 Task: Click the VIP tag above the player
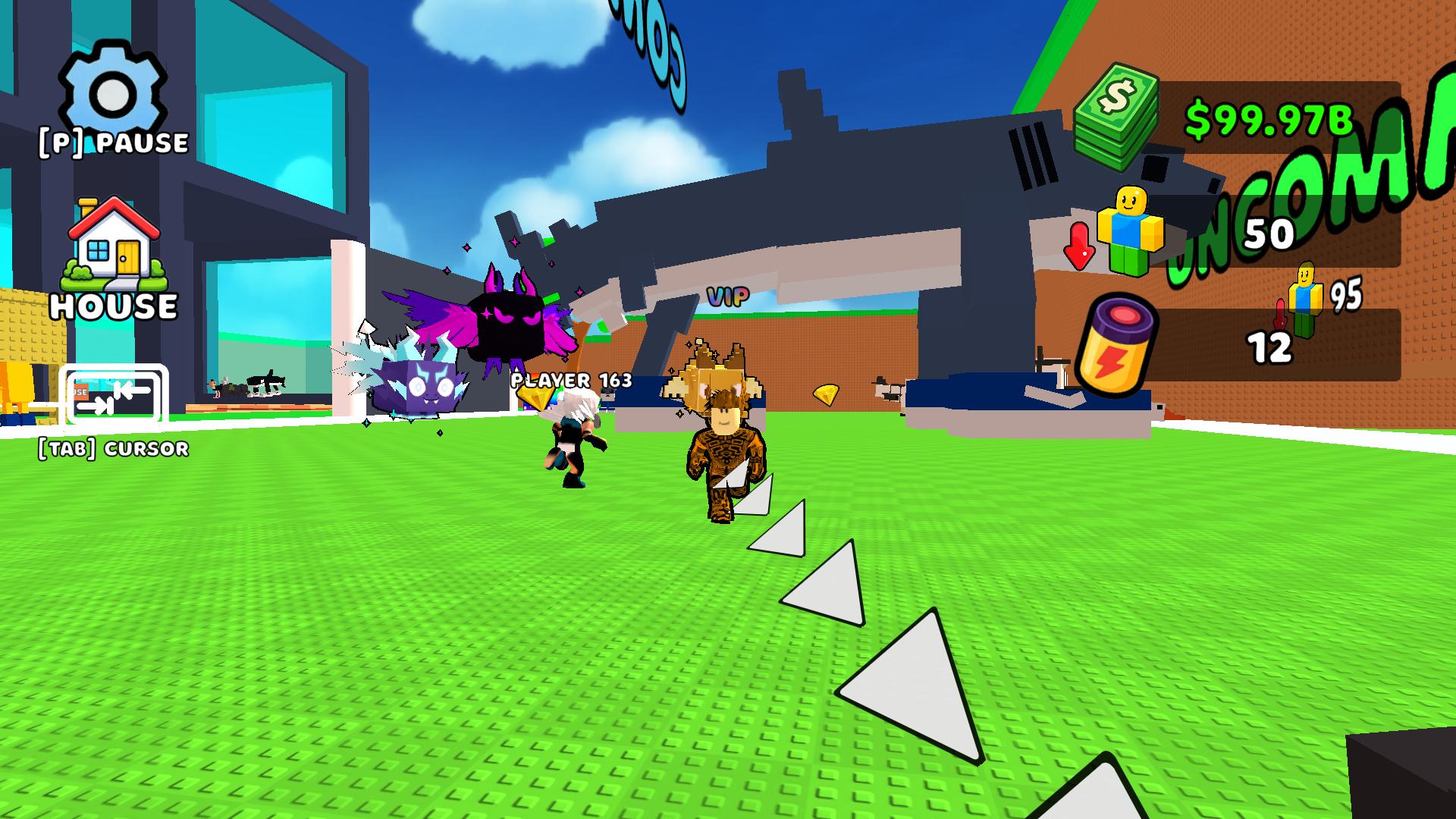726,295
